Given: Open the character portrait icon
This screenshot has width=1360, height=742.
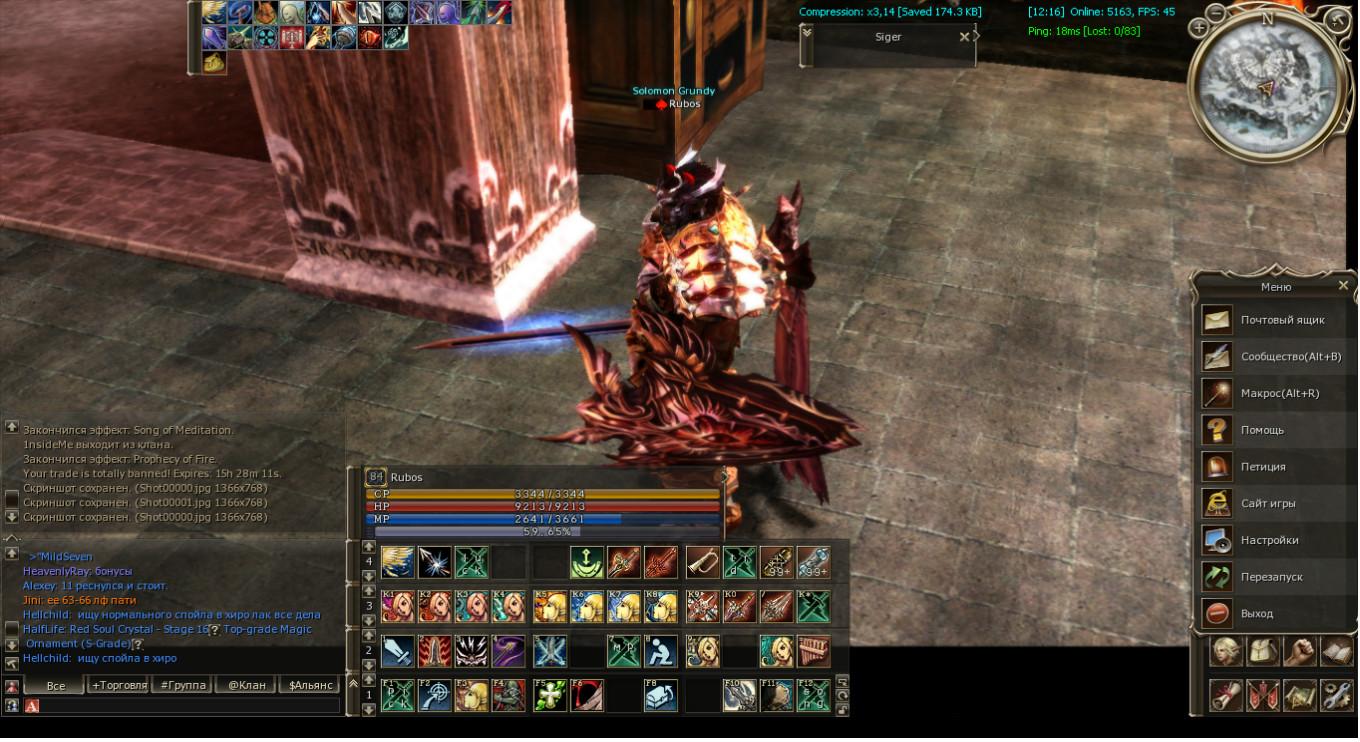Looking at the screenshot, I should 1226,652.
